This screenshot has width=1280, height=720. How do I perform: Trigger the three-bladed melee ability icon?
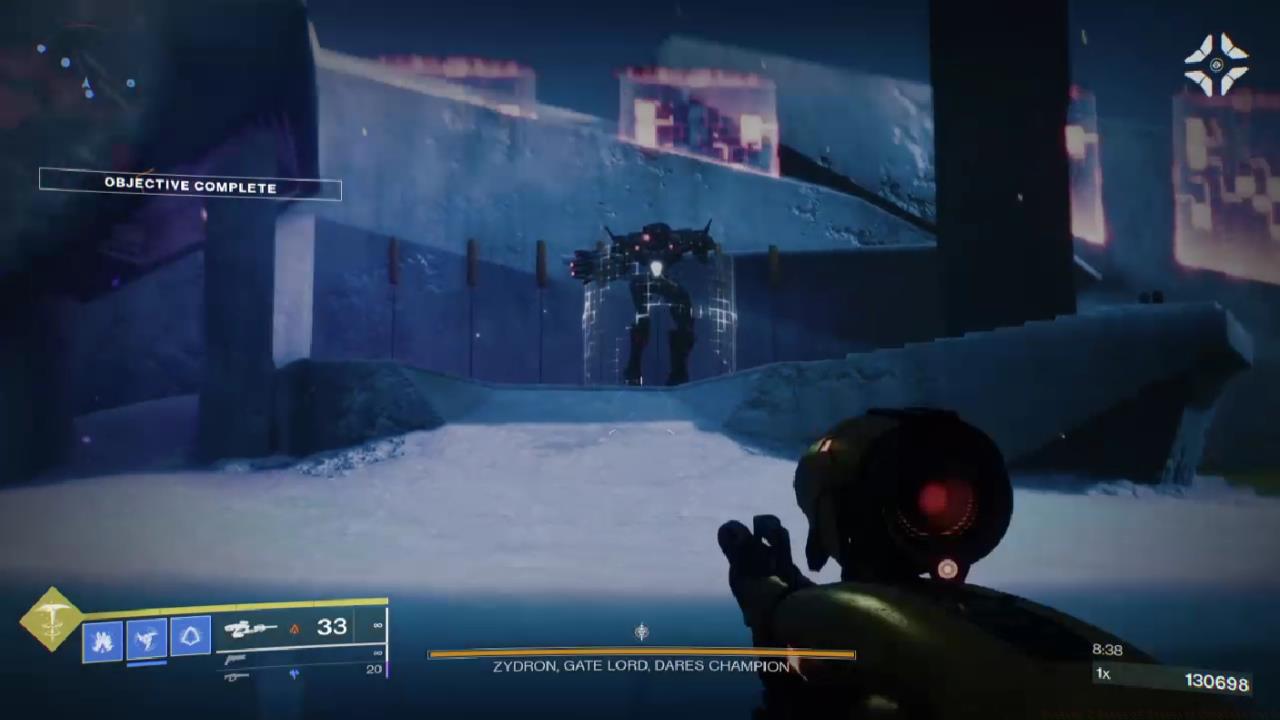(x=146, y=638)
